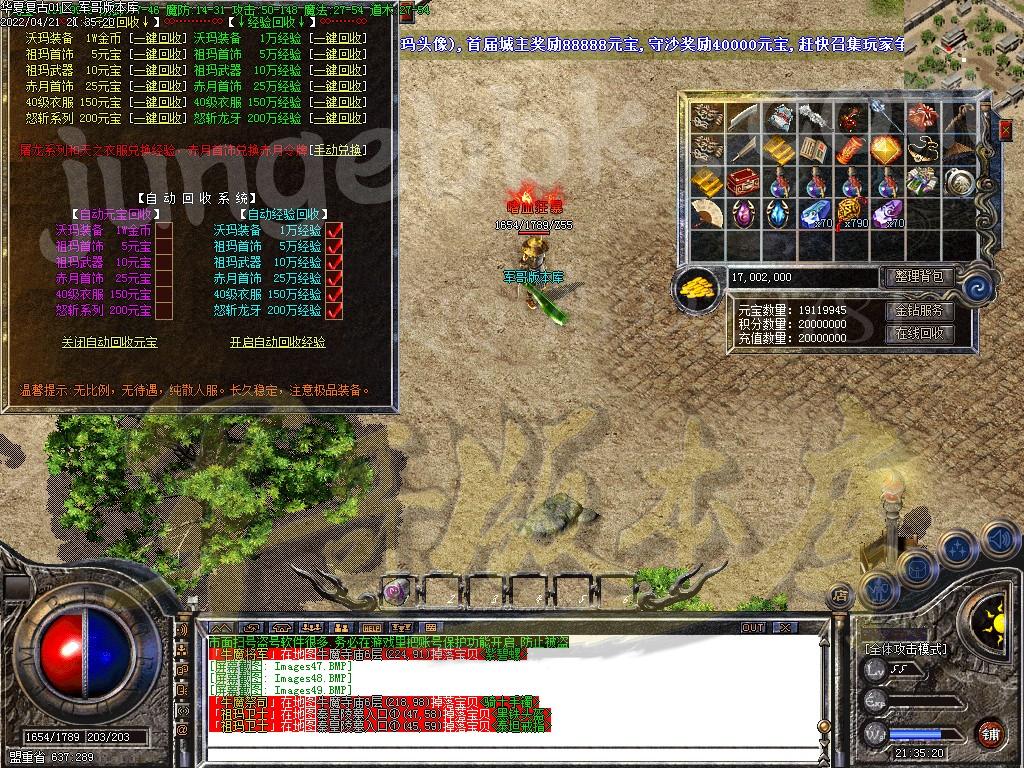Select the red treasure chest item
Image resolution: width=1024 pixels, height=768 pixels.
click(743, 182)
